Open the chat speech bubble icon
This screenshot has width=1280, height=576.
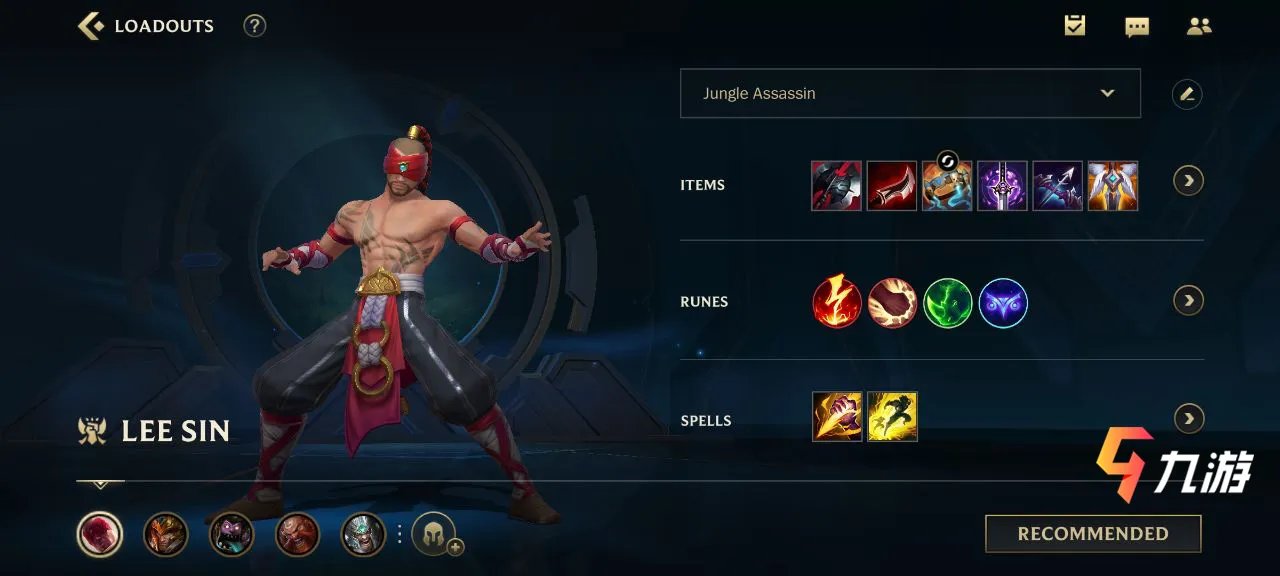click(x=1137, y=27)
